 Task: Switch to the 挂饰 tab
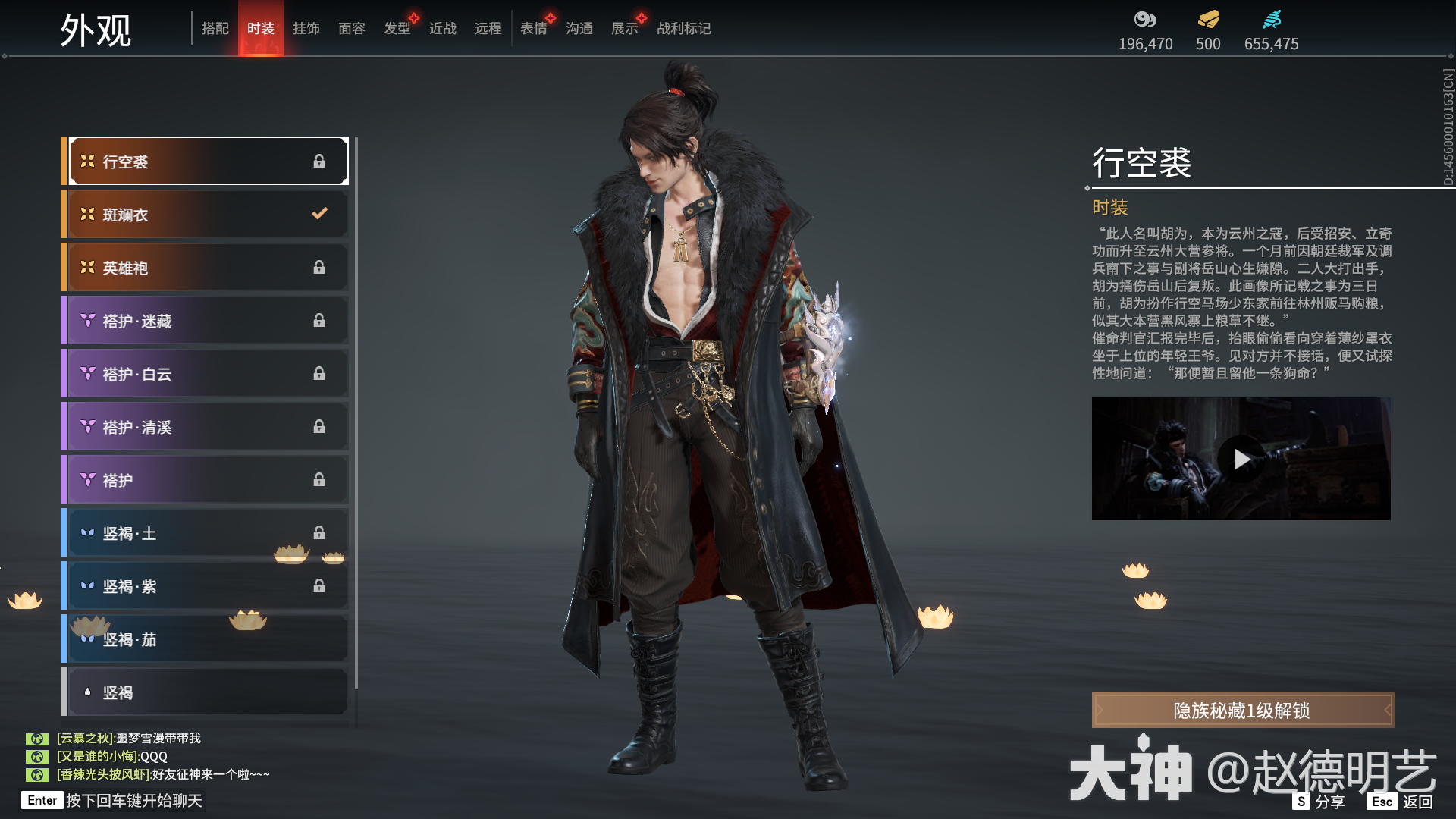(306, 28)
